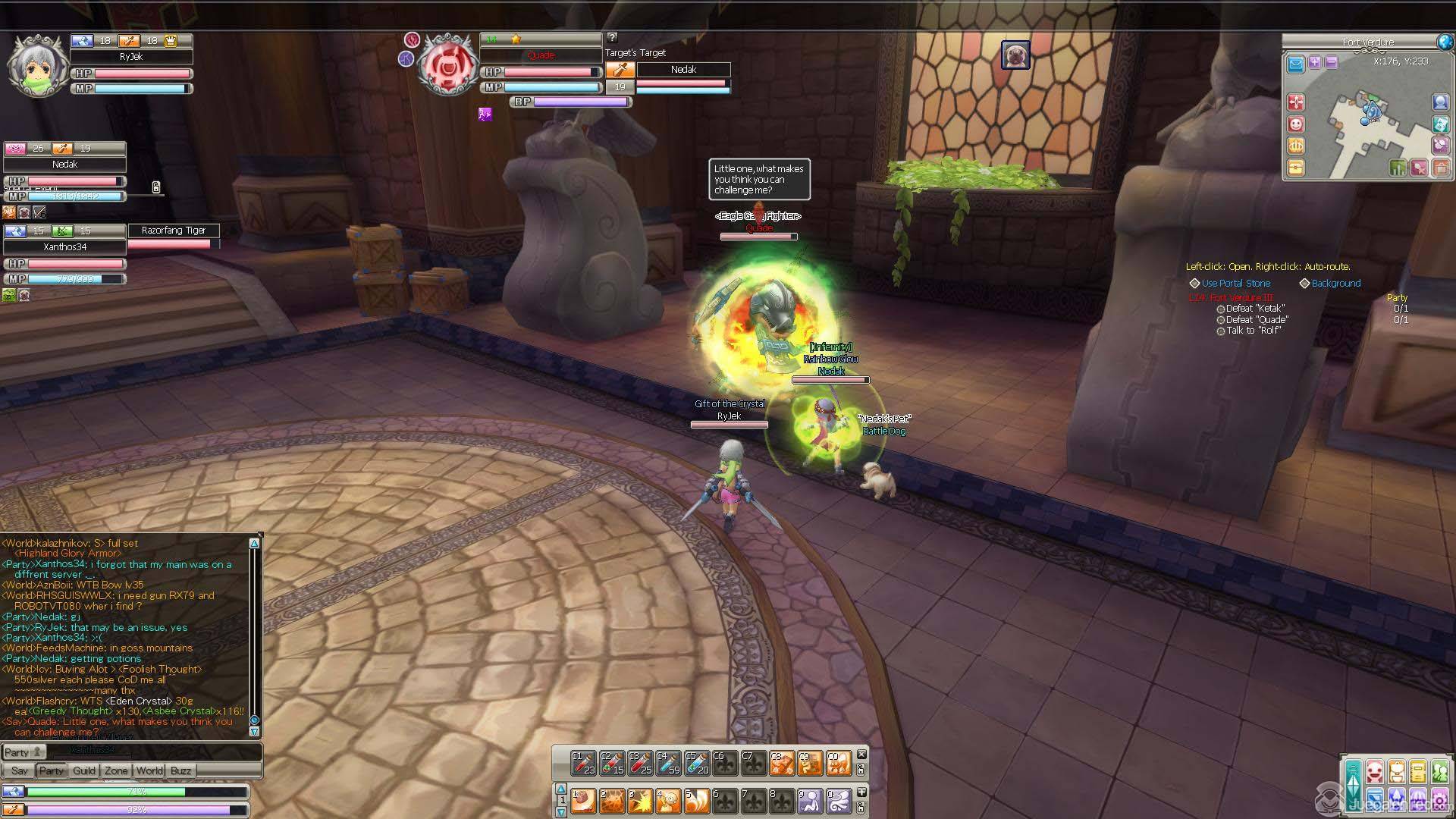This screenshot has height=819, width=1456.
Task: Open mail from the envelope icon
Action: point(1296,64)
